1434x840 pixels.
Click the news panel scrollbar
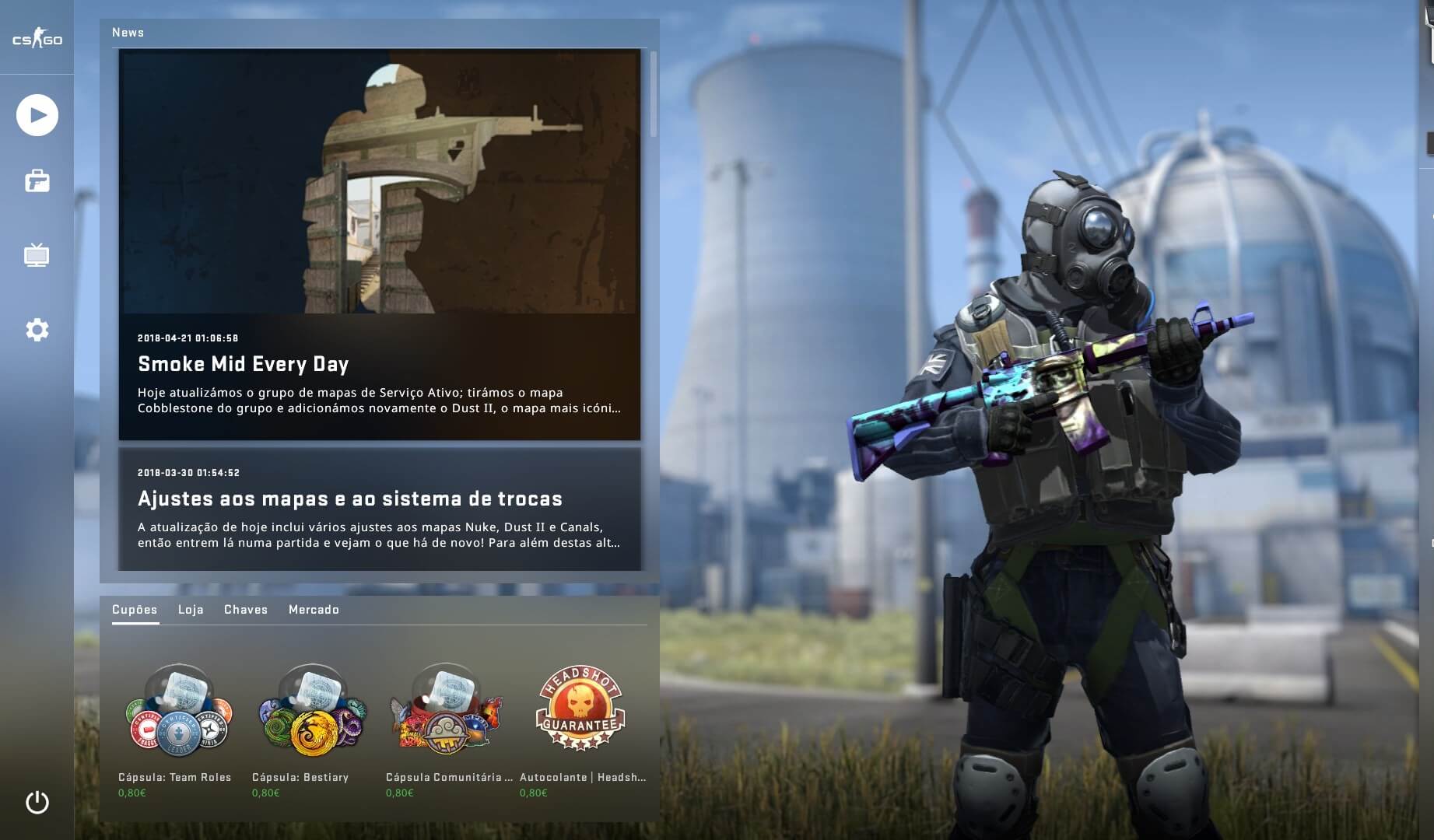[653, 93]
